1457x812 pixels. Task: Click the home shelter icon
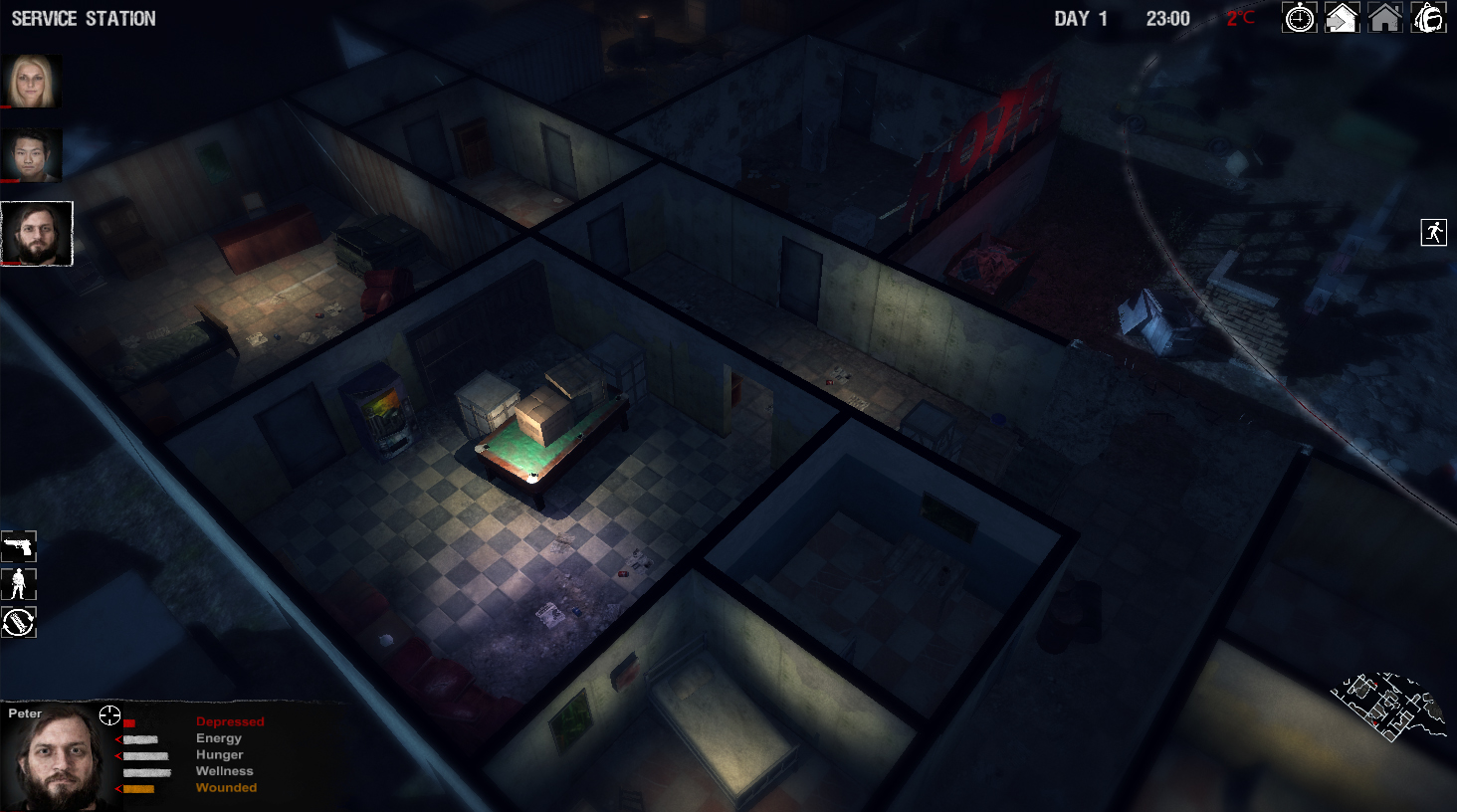tap(1385, 18)
